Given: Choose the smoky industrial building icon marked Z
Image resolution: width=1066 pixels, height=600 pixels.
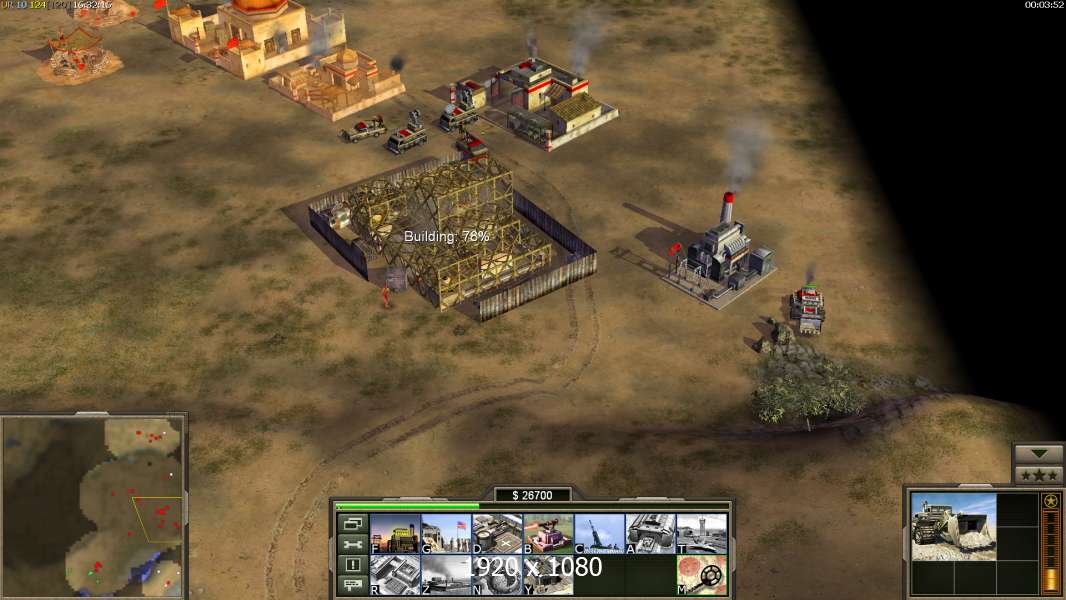Looking at the screenshot, I should (446, 575).
